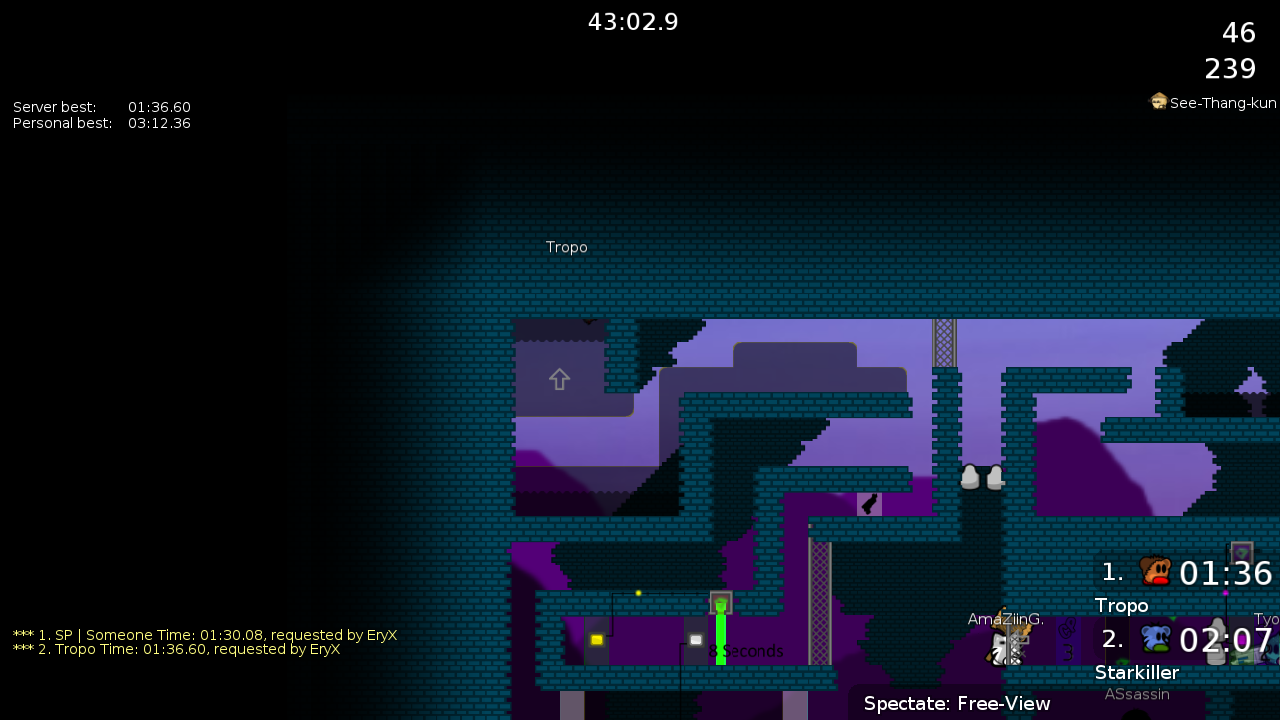
Task: Click the white shield pickup on the dark ledge
Action: tap(696, 639)
